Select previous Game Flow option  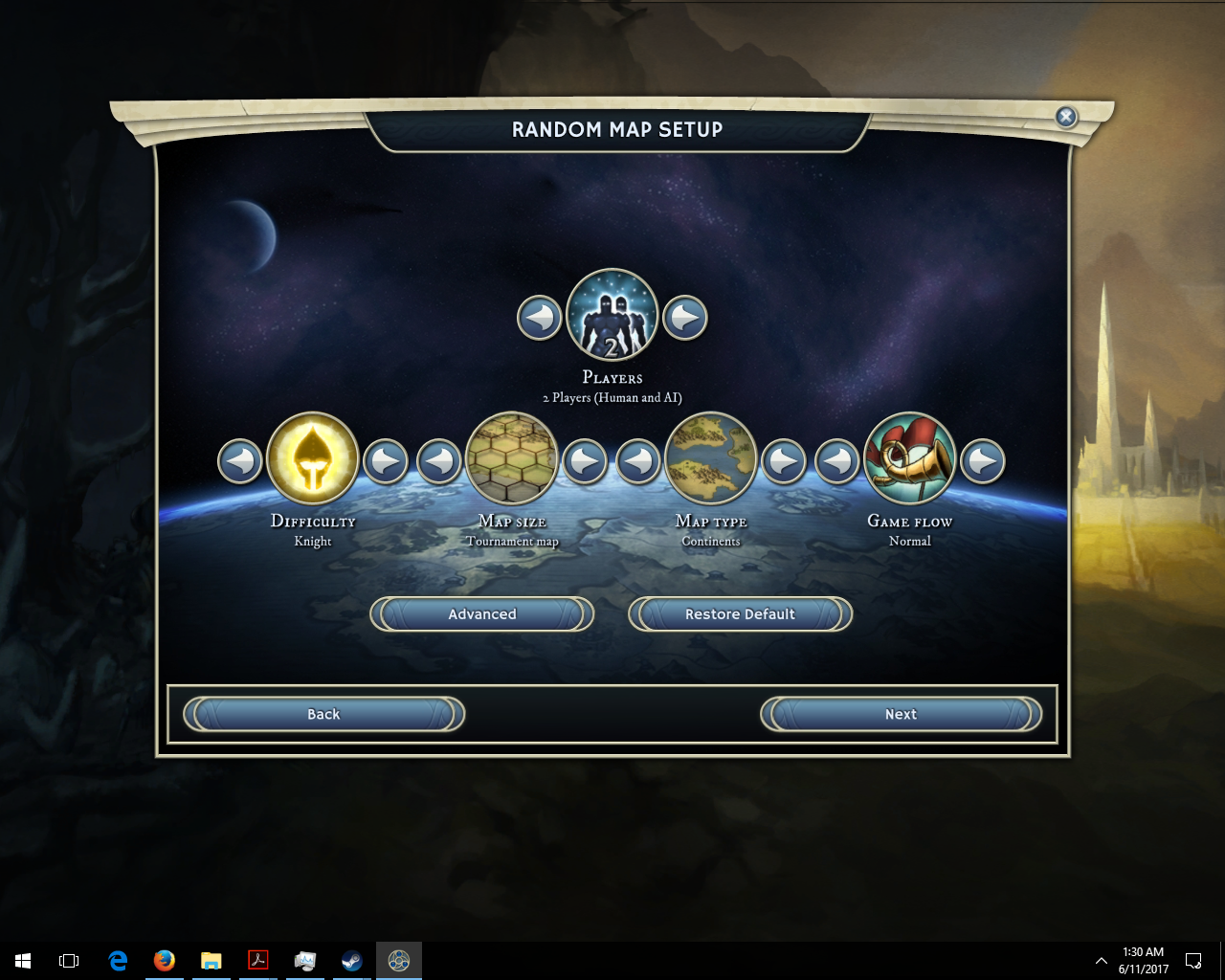click(837, 461)
